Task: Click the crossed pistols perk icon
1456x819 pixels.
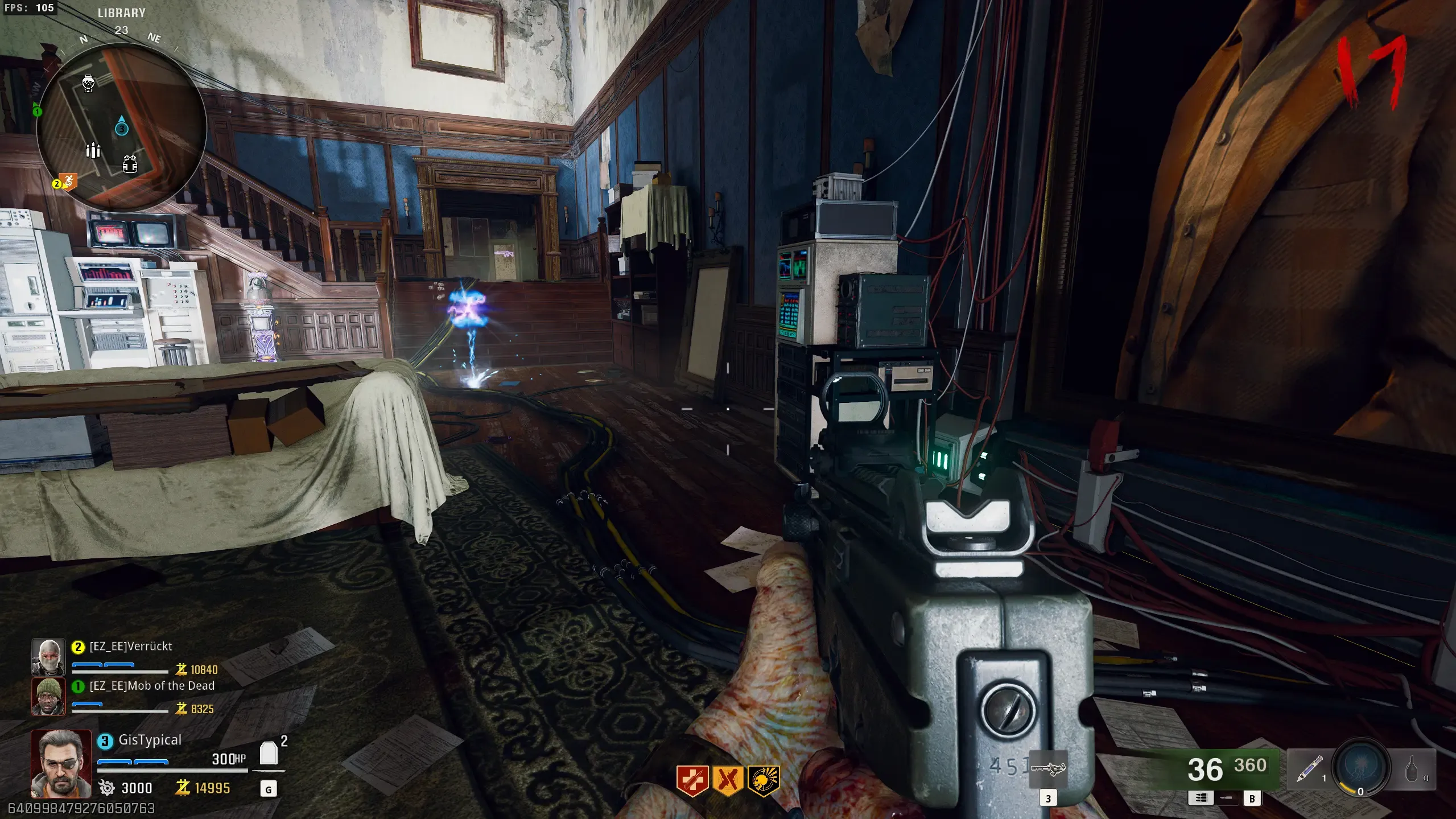Action: [728, 779]
